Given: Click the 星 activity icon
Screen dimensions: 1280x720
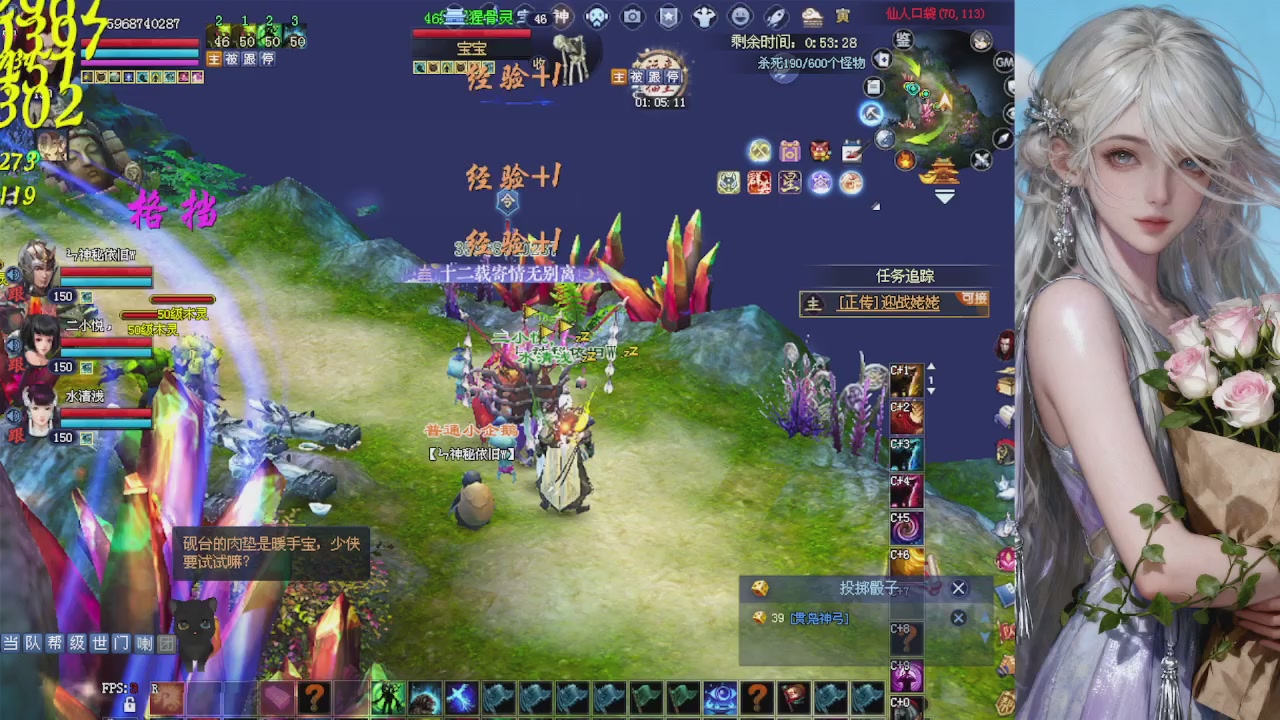Looking at the screenshot, I should click(x=790, y=182).
